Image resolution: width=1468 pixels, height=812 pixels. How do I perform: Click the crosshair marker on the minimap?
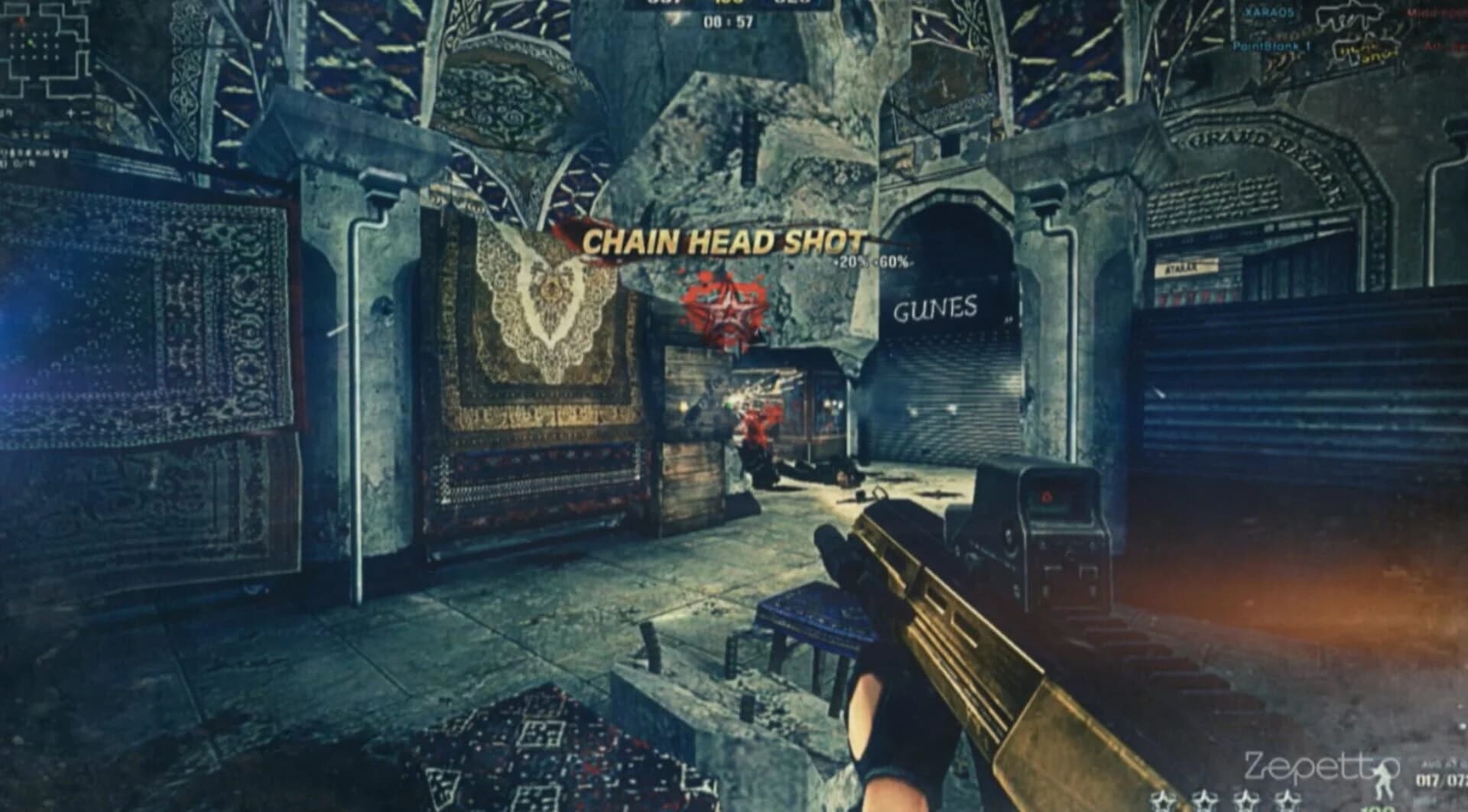[70, 113]
